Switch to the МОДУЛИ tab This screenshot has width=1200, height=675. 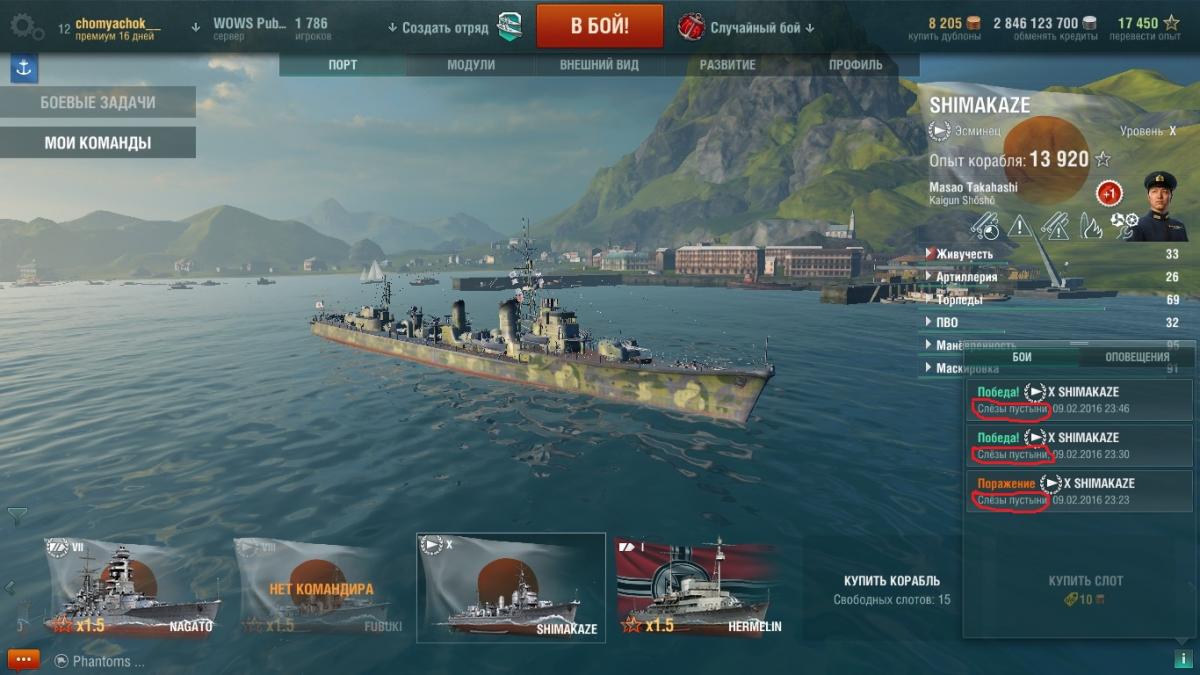470,65
